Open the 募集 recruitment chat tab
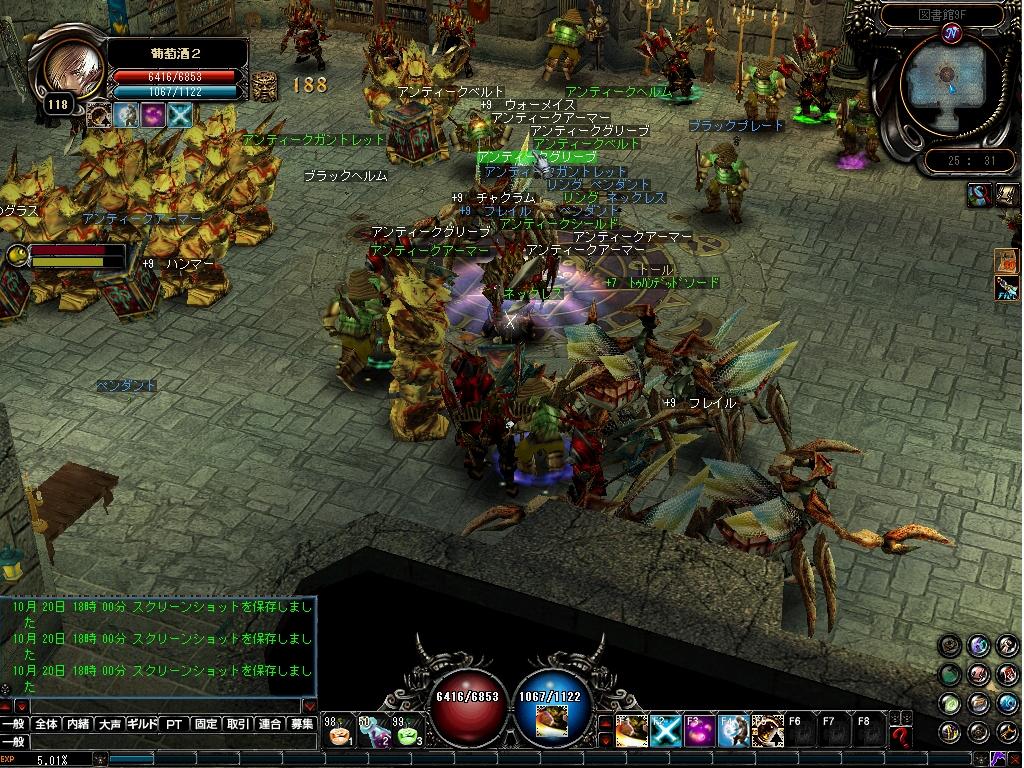The height and width of the screenshot is (768, 1024). point(301,724)
